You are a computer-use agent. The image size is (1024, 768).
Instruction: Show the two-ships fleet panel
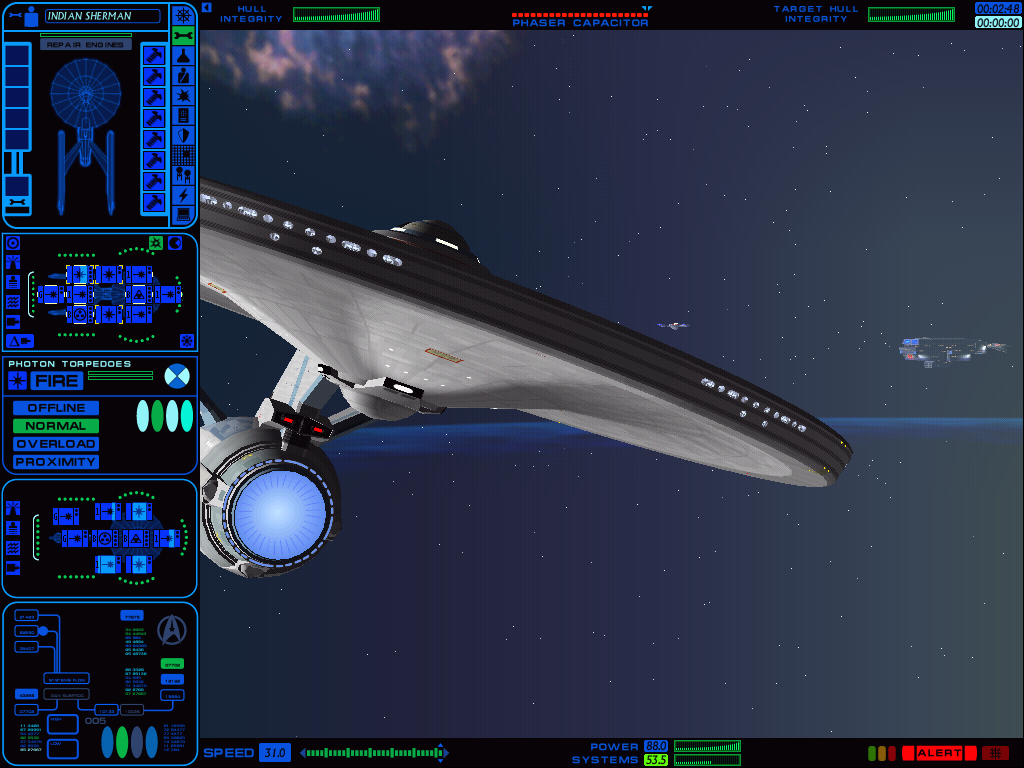click(x=183, y=175)
